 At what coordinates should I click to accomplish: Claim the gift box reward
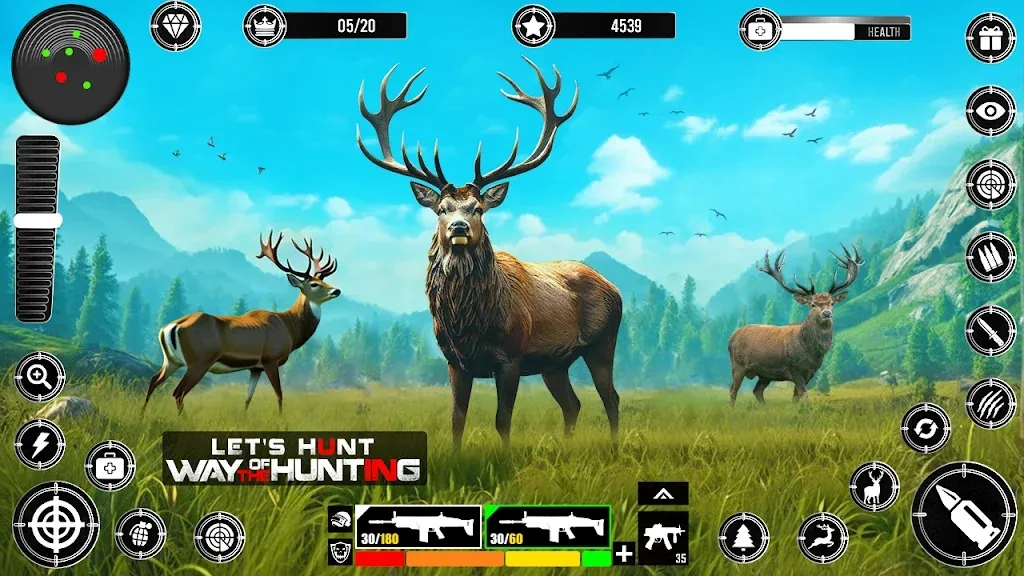[x=990, y=38]
